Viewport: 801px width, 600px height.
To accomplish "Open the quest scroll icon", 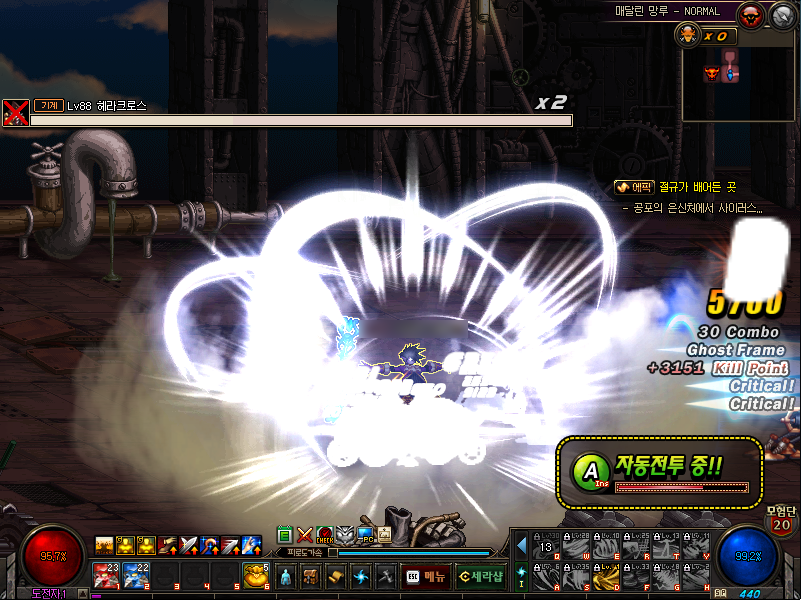I will [336, 577].
